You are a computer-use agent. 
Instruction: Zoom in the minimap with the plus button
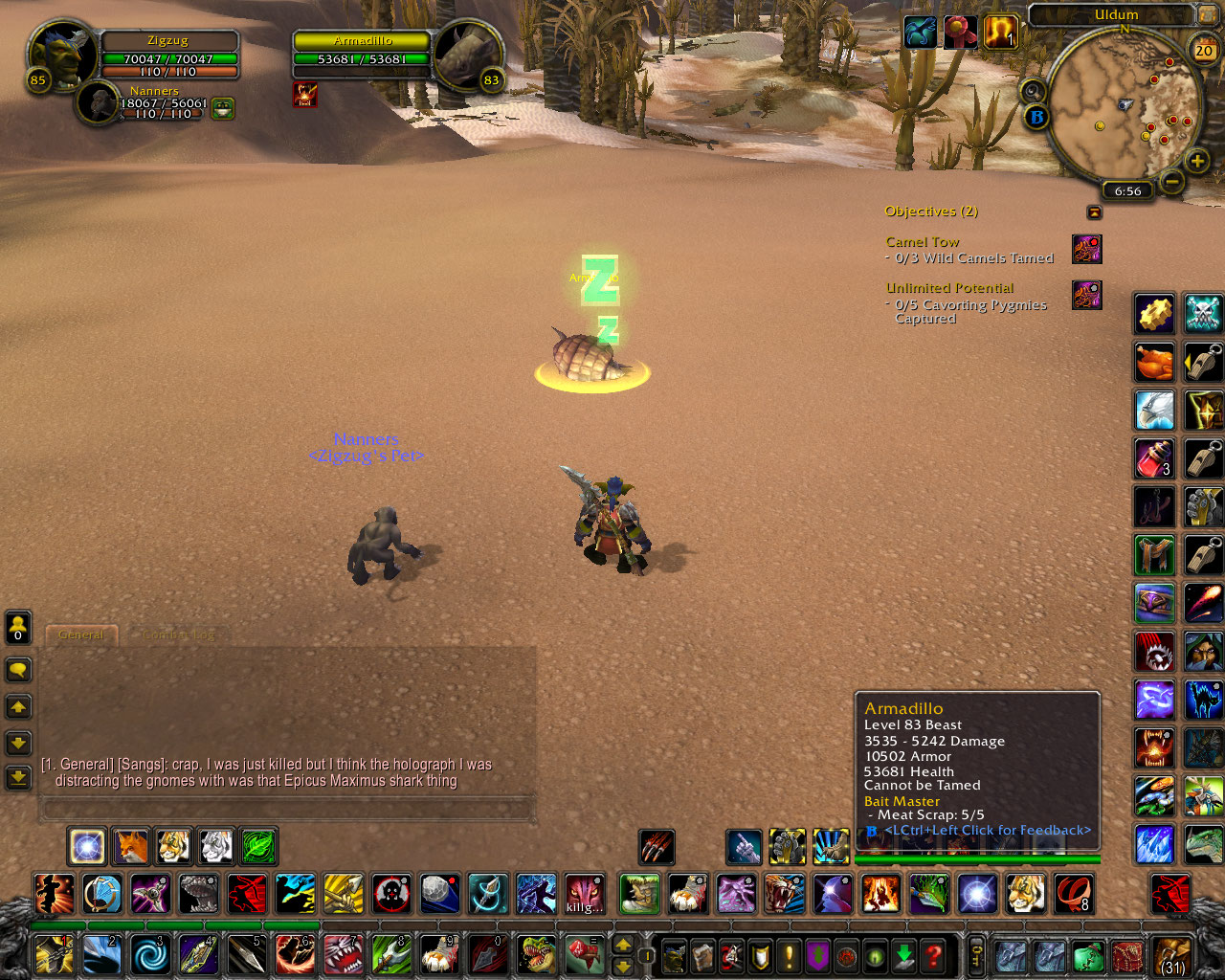point(1198,160)
